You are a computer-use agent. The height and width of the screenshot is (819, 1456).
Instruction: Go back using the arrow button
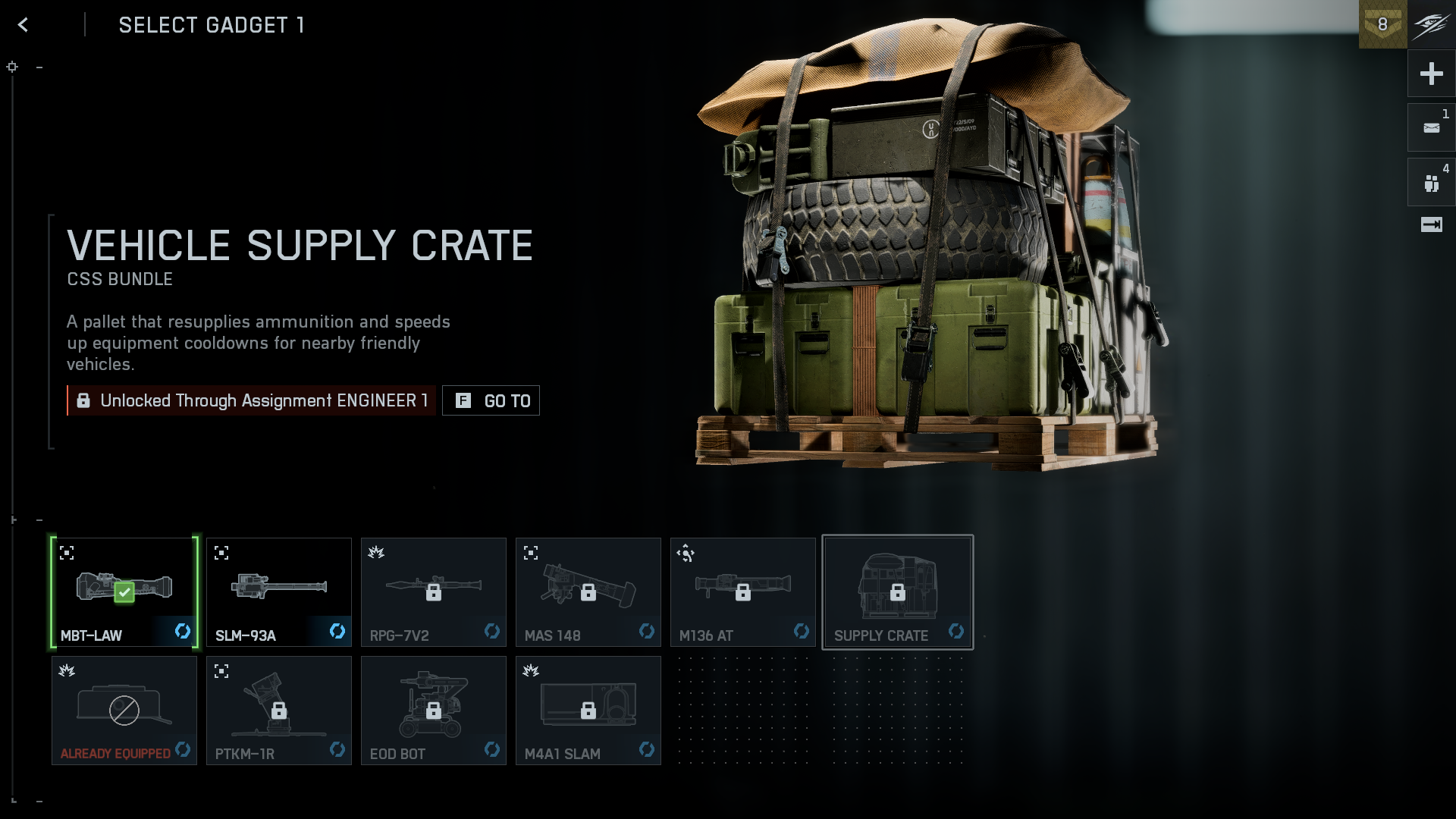(23, 25)
